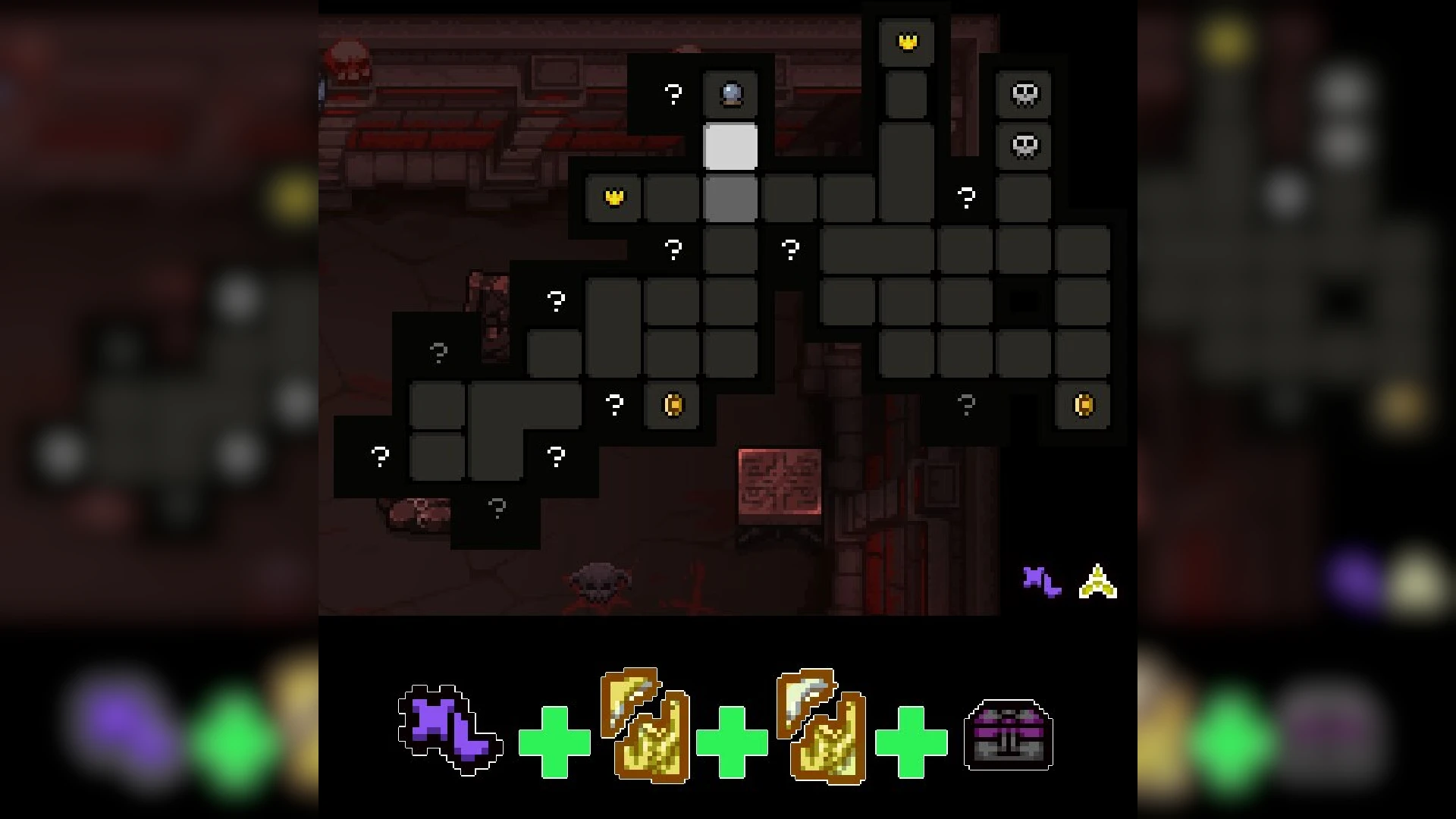Click the gray gradient tile below the white room
Screen dimensions: 1456x819
[730, 197]
